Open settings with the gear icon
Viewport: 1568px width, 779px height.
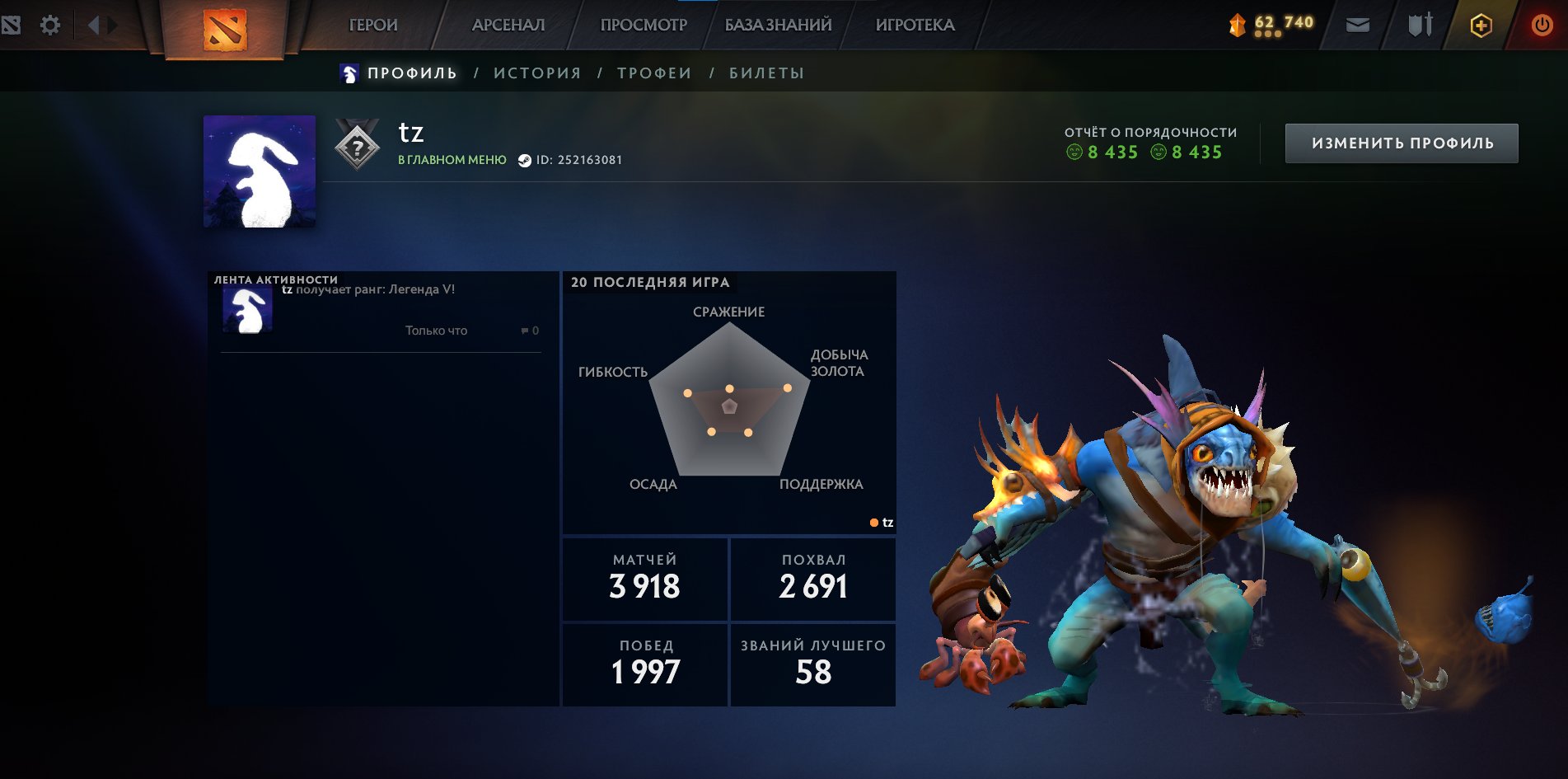[x=51, y=25]
